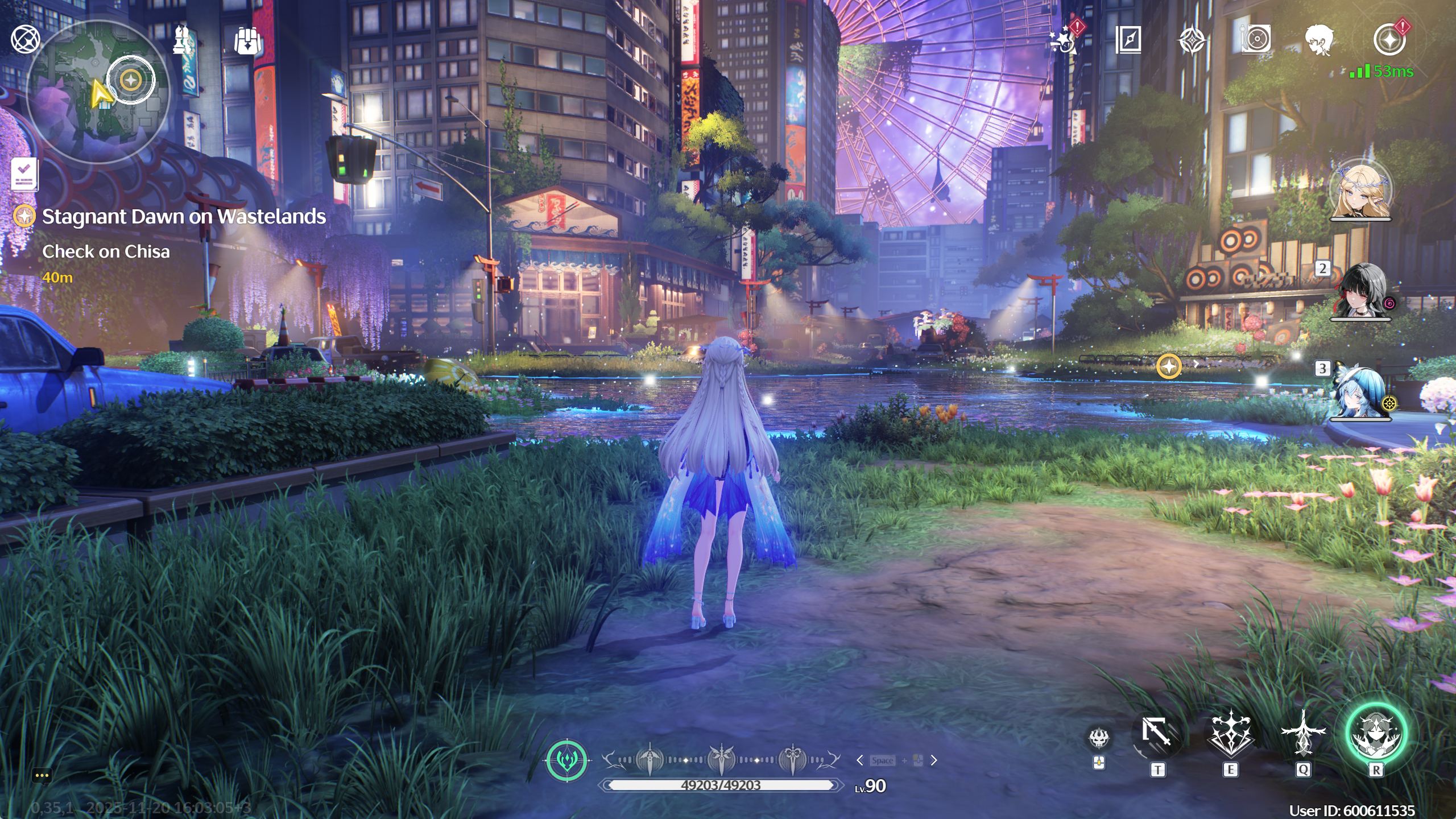Image resolution: width=1456 pixels, height=819 pixels.
Task: Open the turntable record icon
Action: pyautogui.click(x=1255, y=40)
